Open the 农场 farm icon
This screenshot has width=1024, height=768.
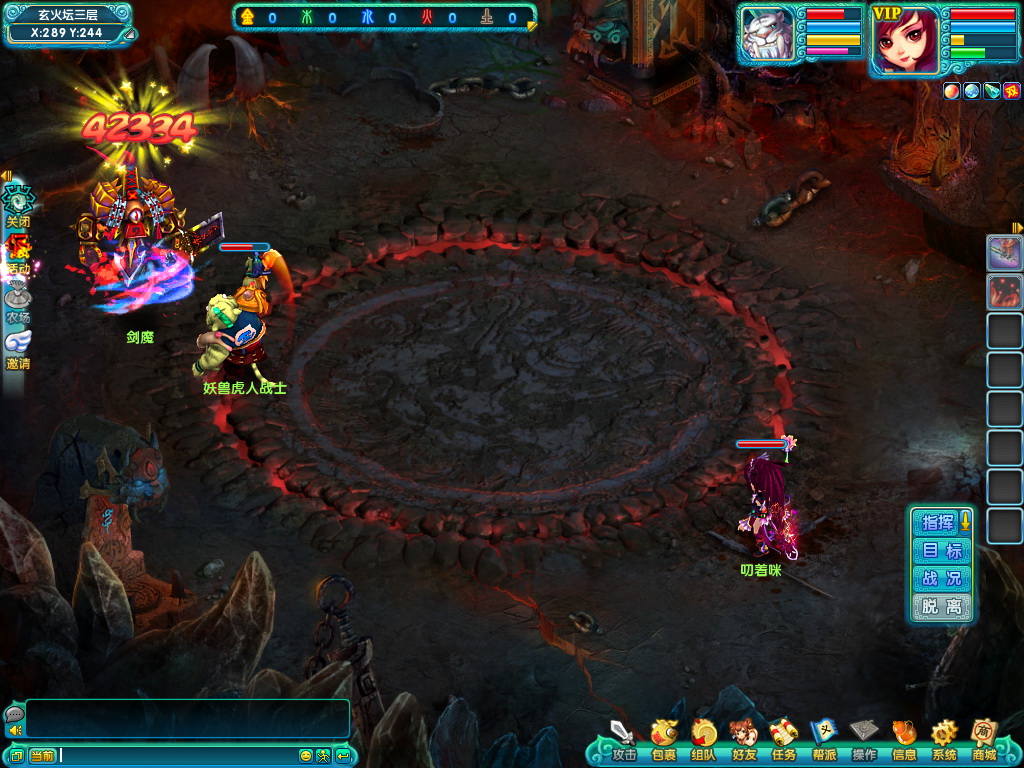pyautogui.click(x=18, y=300)
